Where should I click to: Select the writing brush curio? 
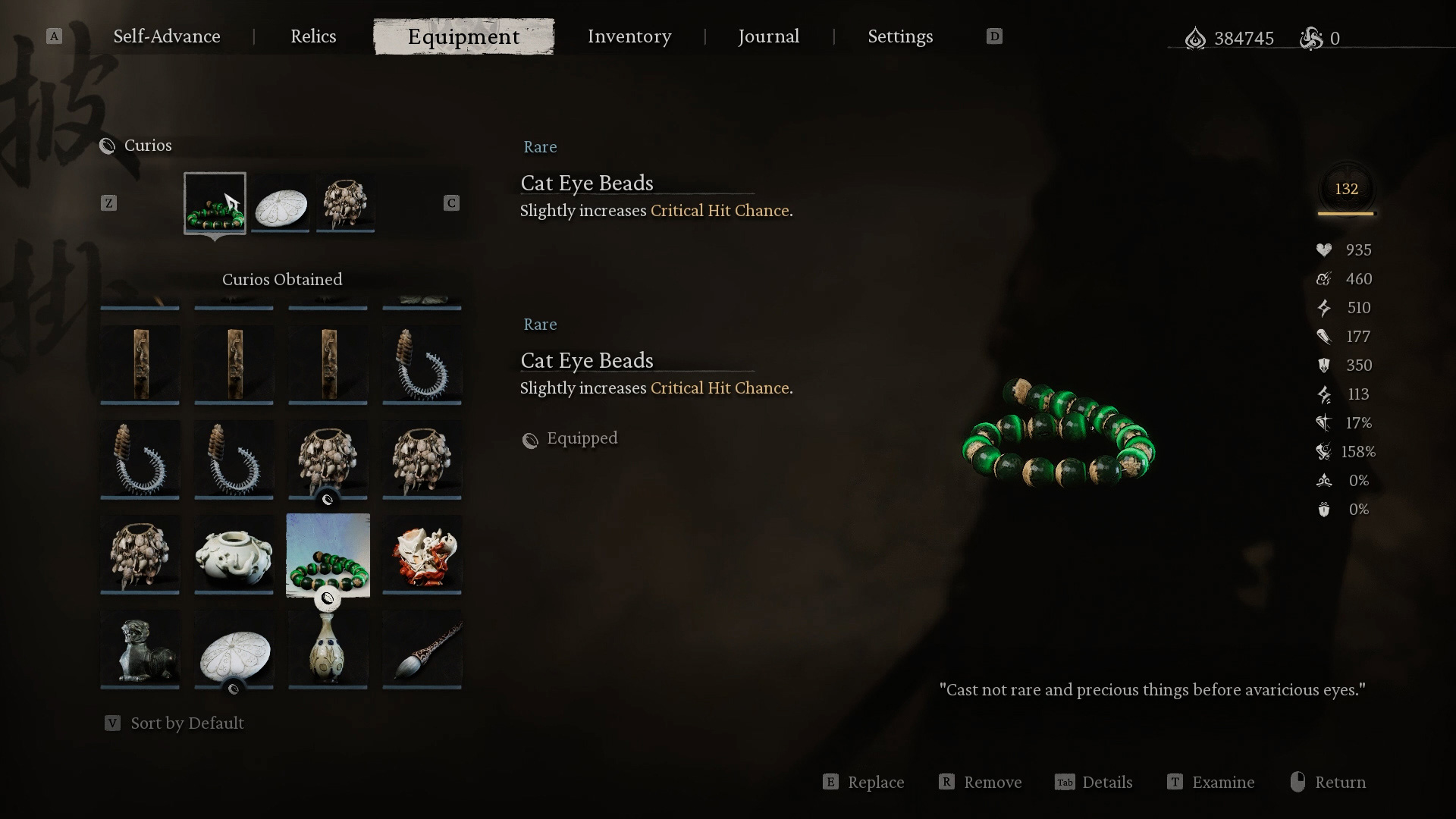pos(422,649)
